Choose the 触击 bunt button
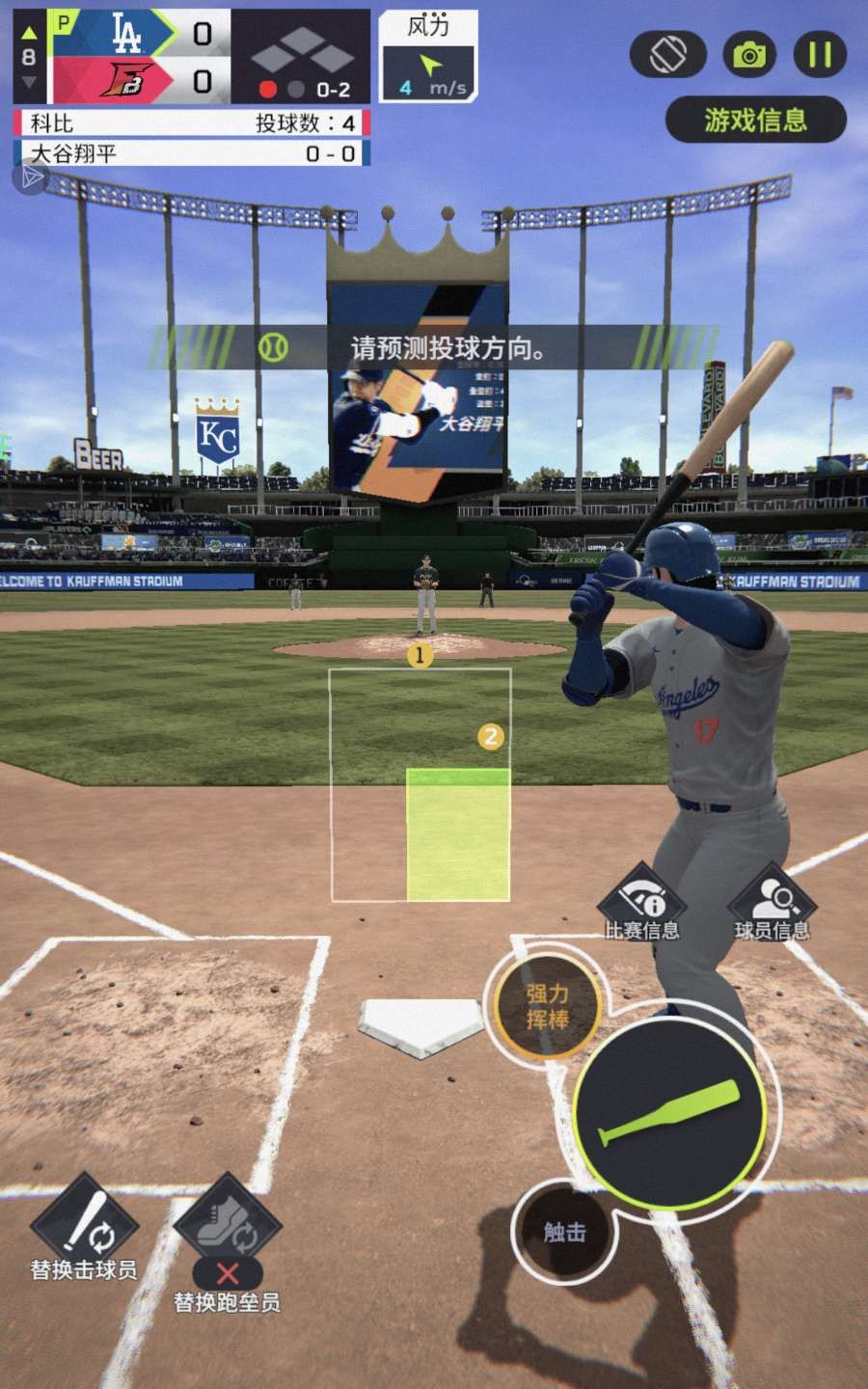 564,1232
